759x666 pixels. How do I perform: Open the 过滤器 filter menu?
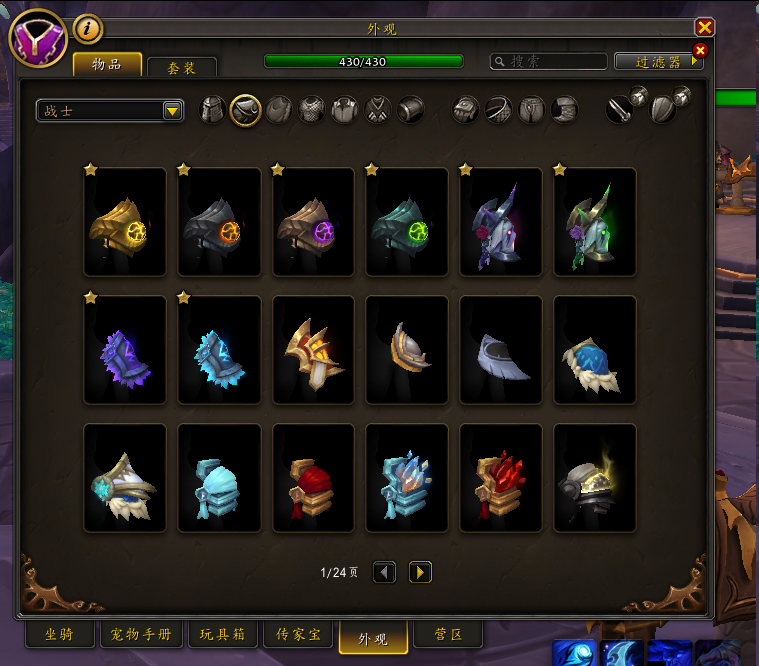pos(658,62)
